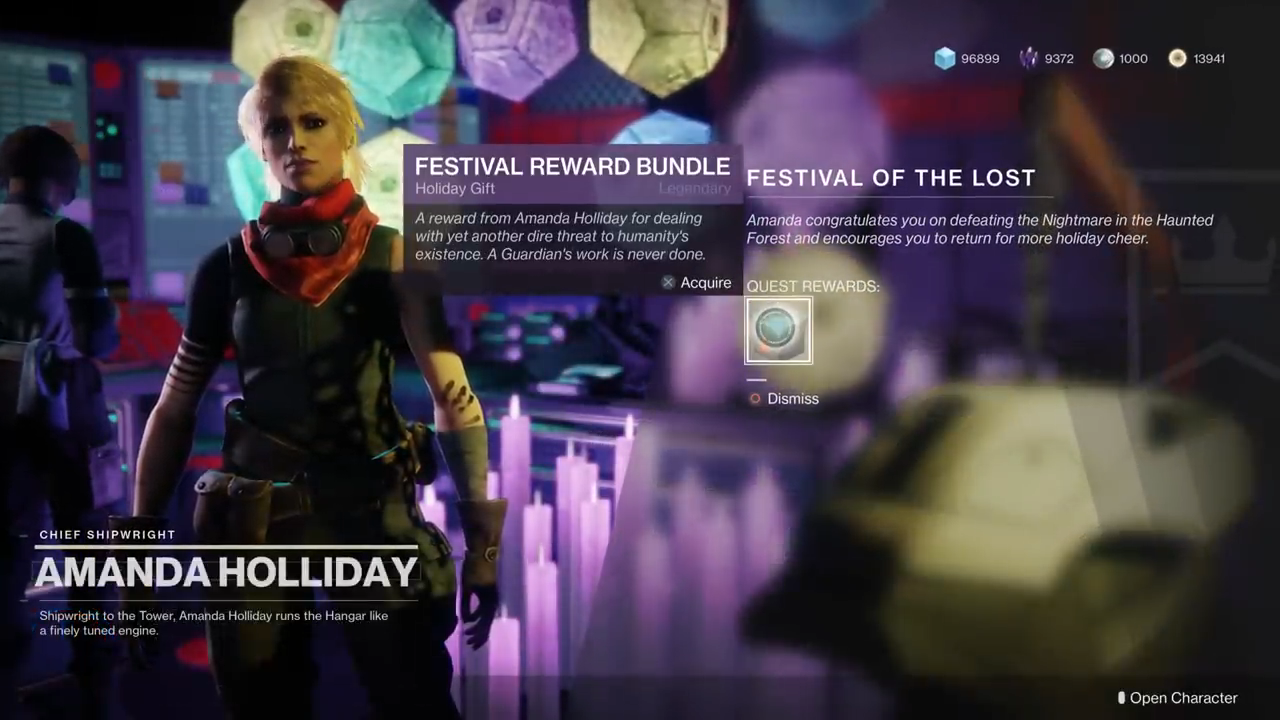Screen dimensions: 1280x720
Task: Click the Festival of the Lost quest heading
Action: pos(891,178)
